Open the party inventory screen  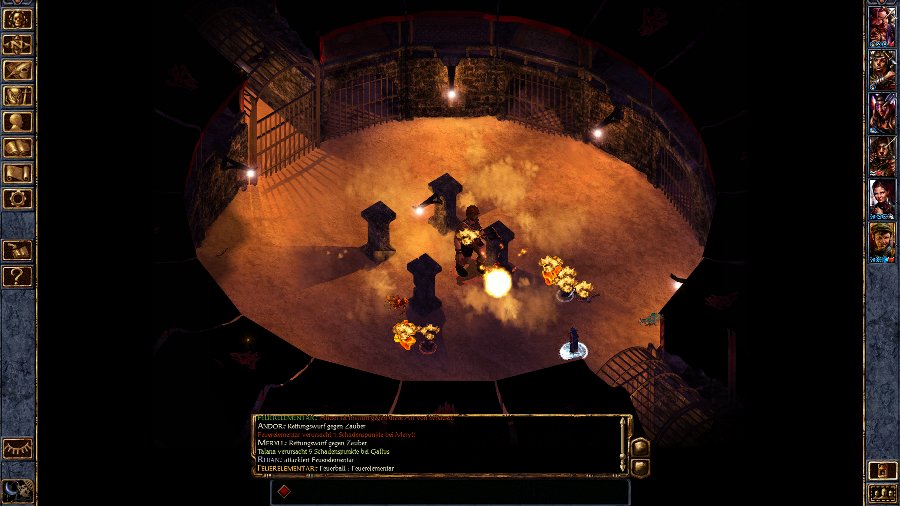[18, 96]
